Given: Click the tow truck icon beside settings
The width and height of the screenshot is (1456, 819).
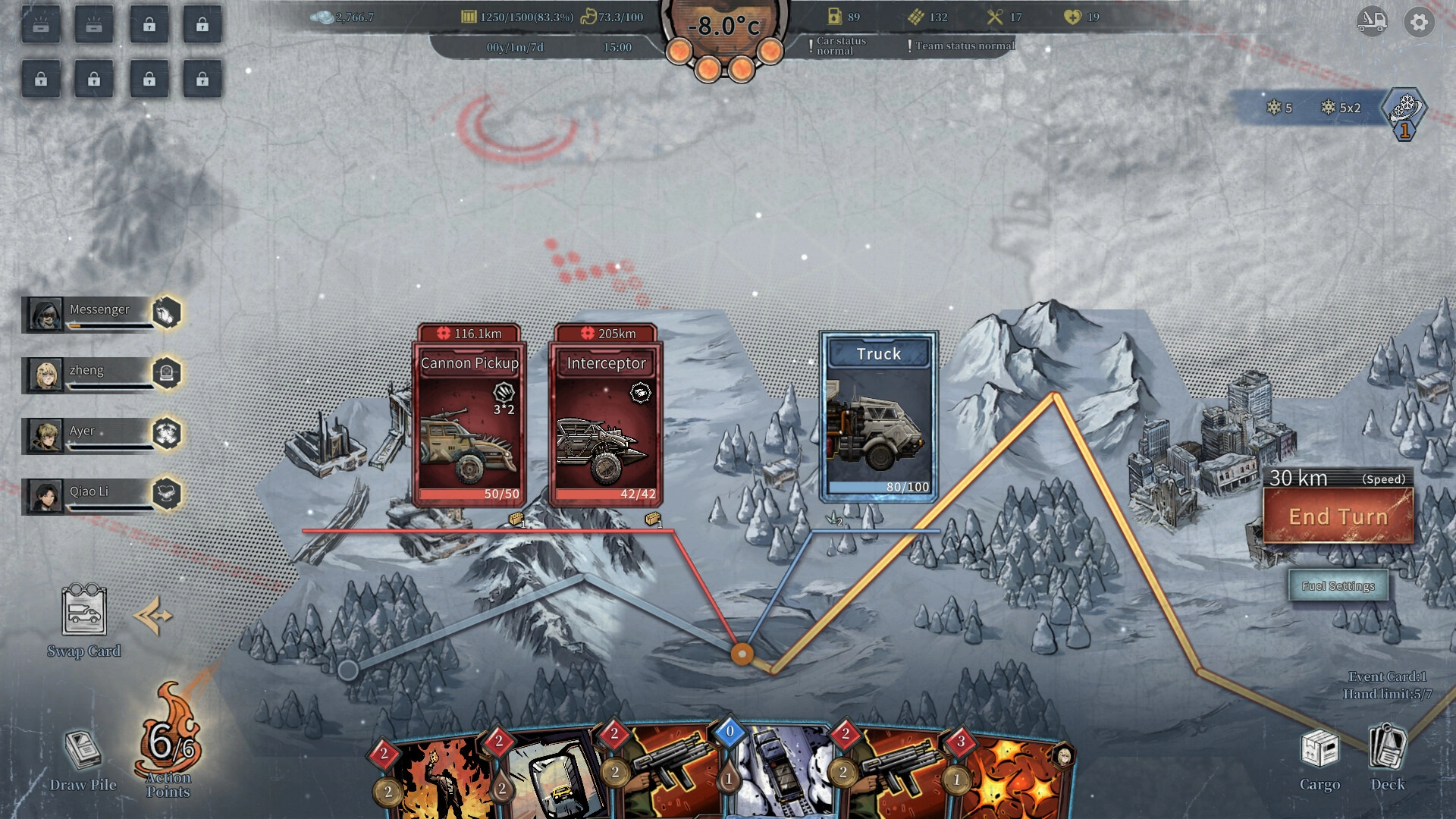Looking at the screenshot, I should tap(1372, 23).
